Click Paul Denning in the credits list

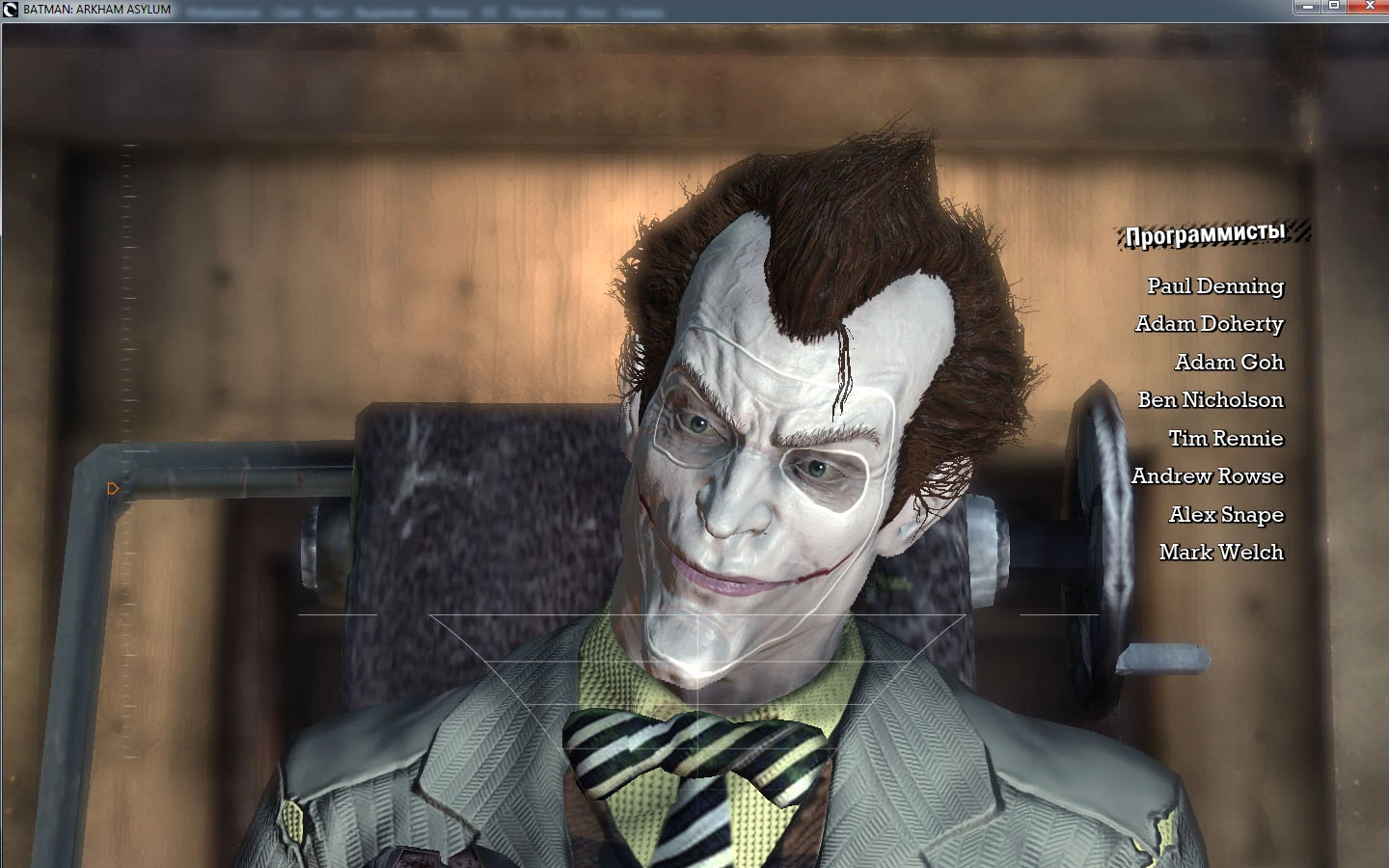point(1214,286)
